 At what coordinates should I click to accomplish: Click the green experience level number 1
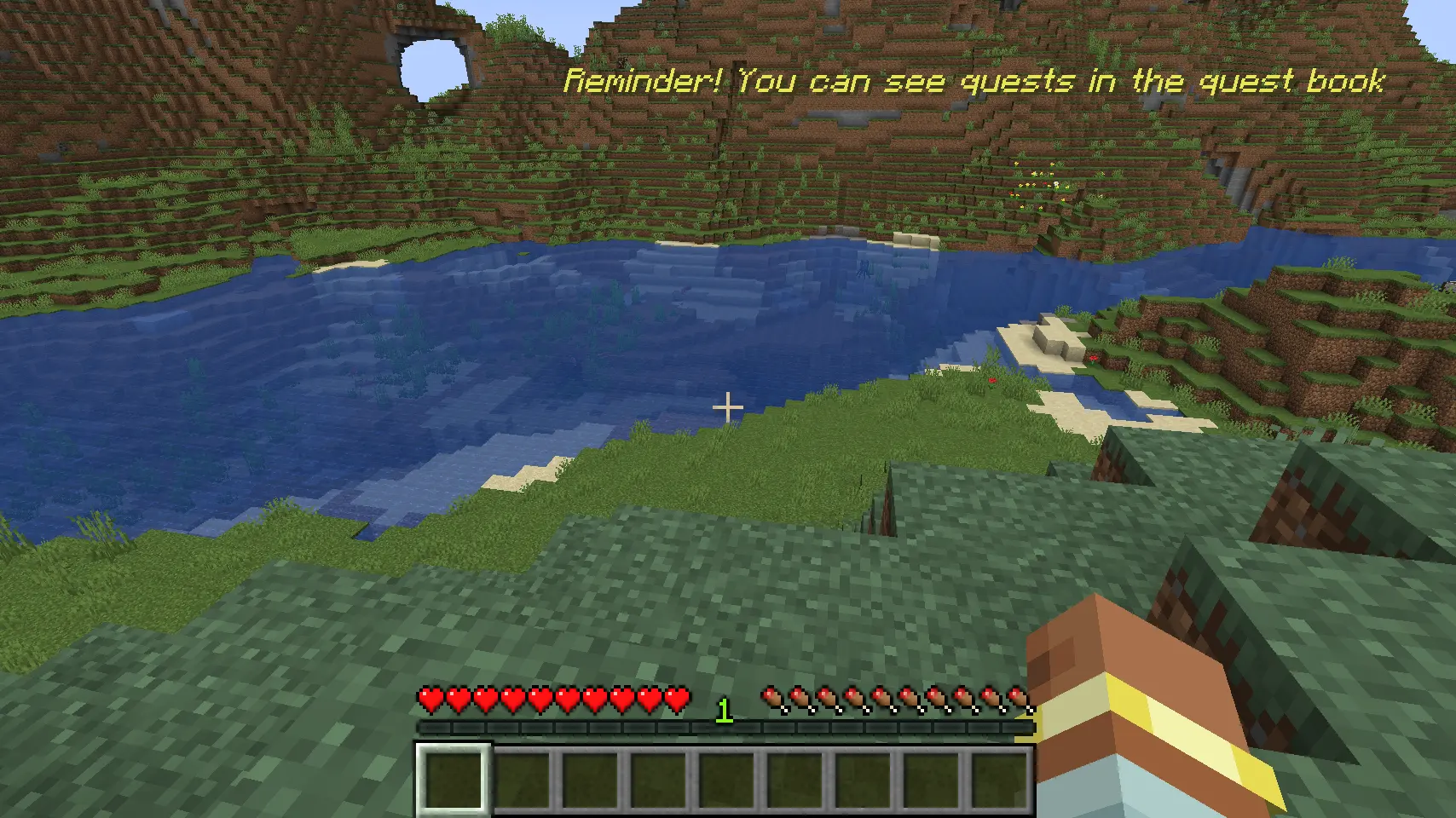tap(724, 710)
